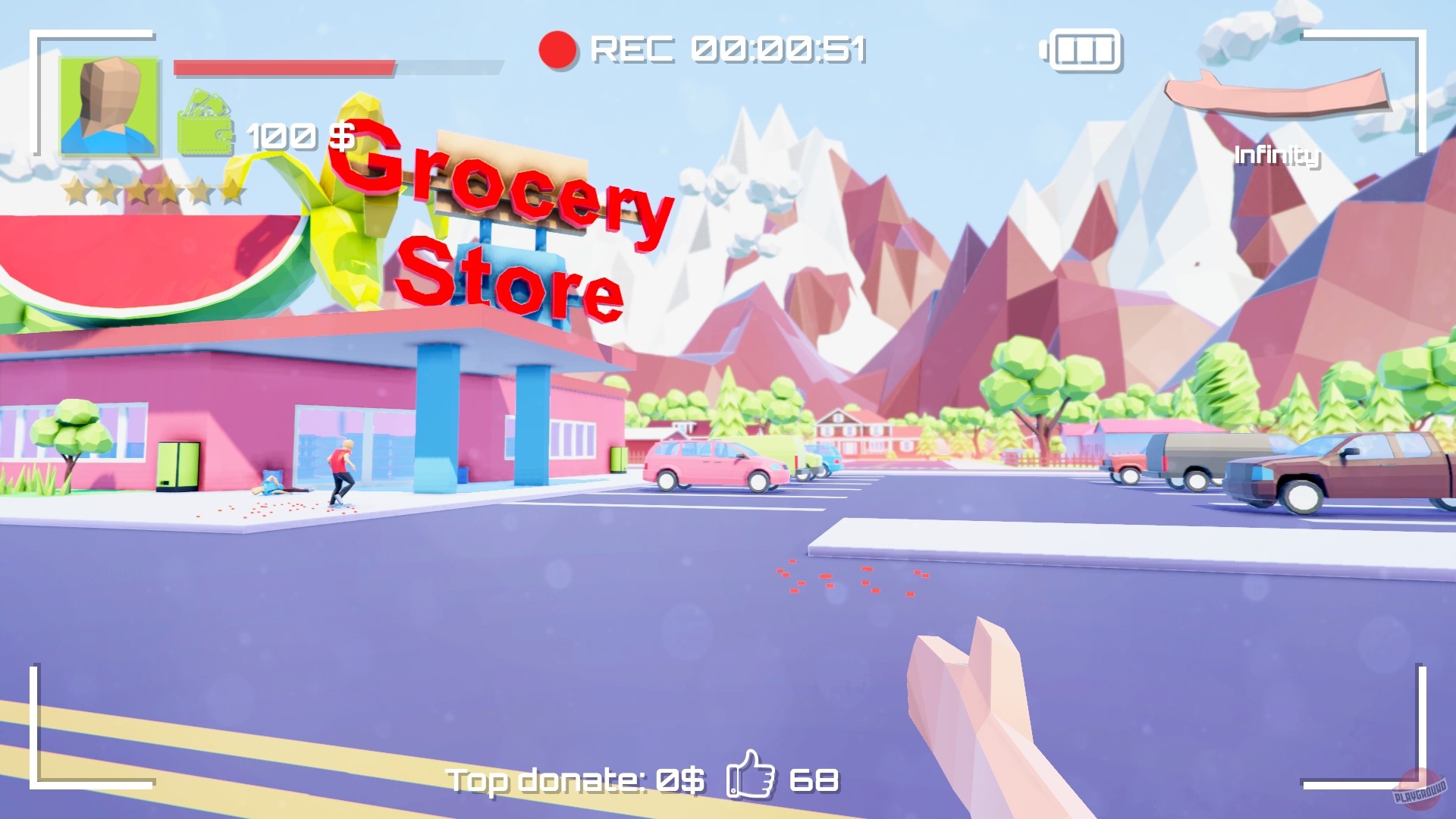Click the dollar sign next to 100
The image size is (1456, 819).
(x=343, y=136)
